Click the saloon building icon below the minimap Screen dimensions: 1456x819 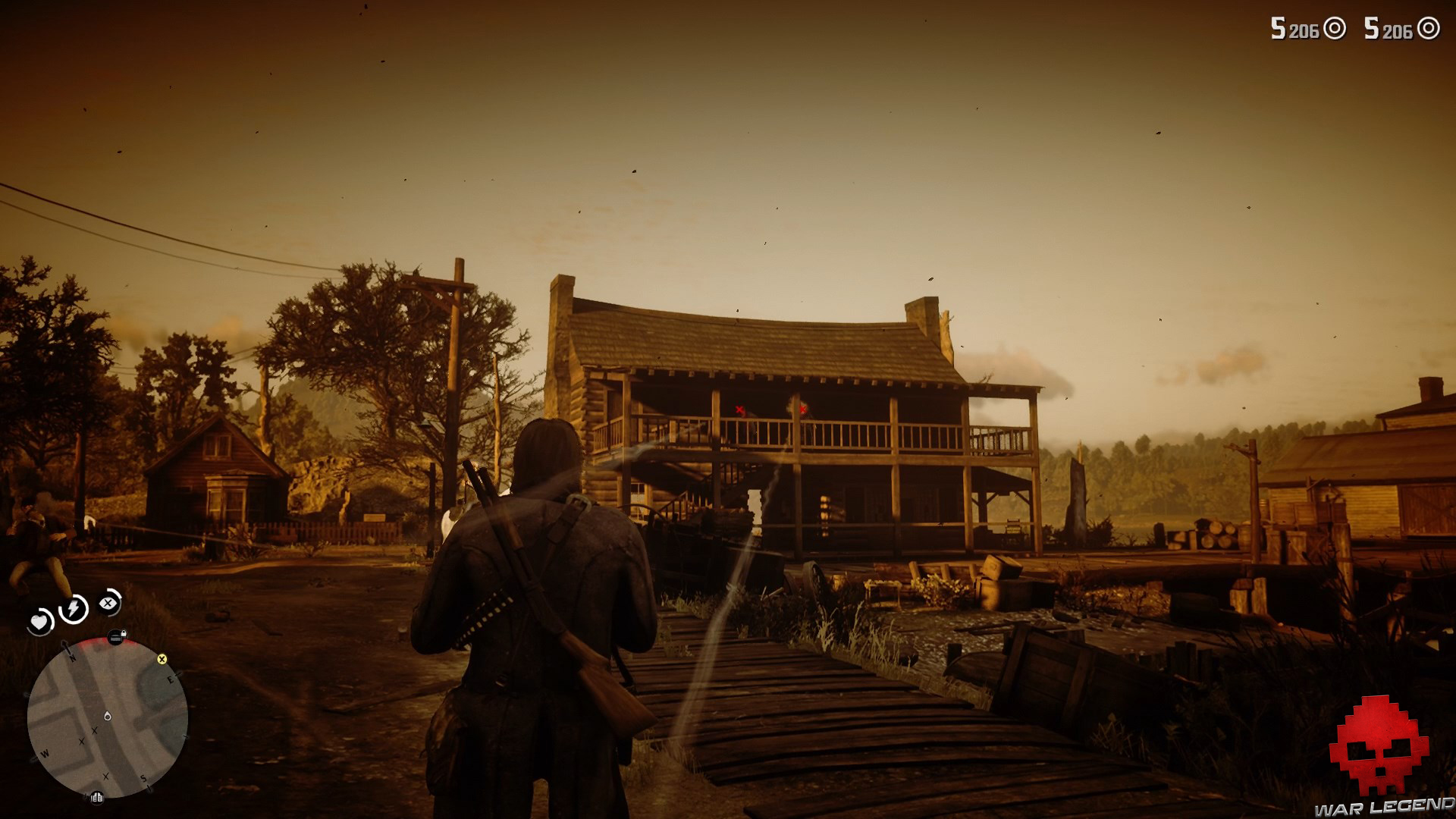click(96, 798)
